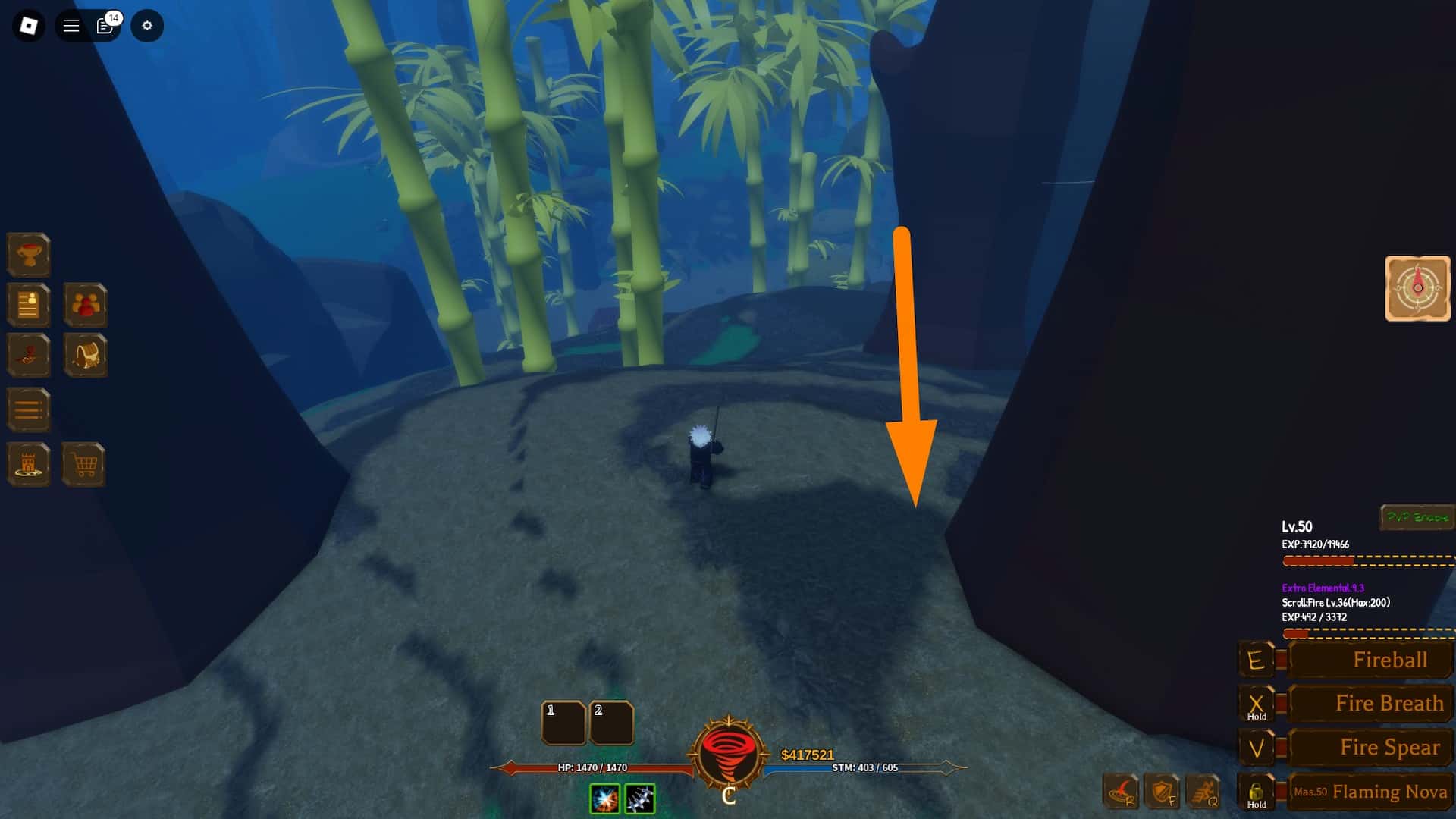The image size is (1456, 819).
Task: Open the scroll abilities icon
Action: coord(28,355)
